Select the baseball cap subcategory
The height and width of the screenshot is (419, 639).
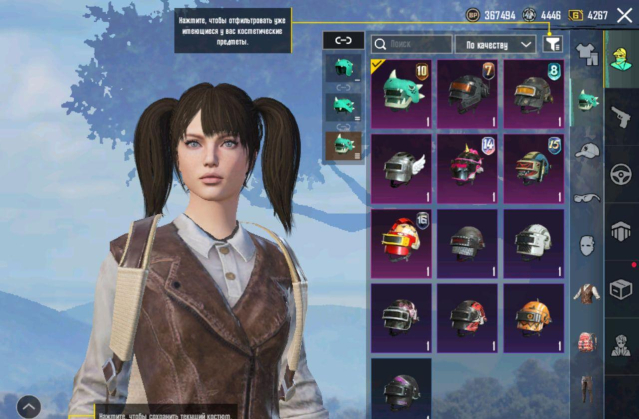tap(587, 149)
